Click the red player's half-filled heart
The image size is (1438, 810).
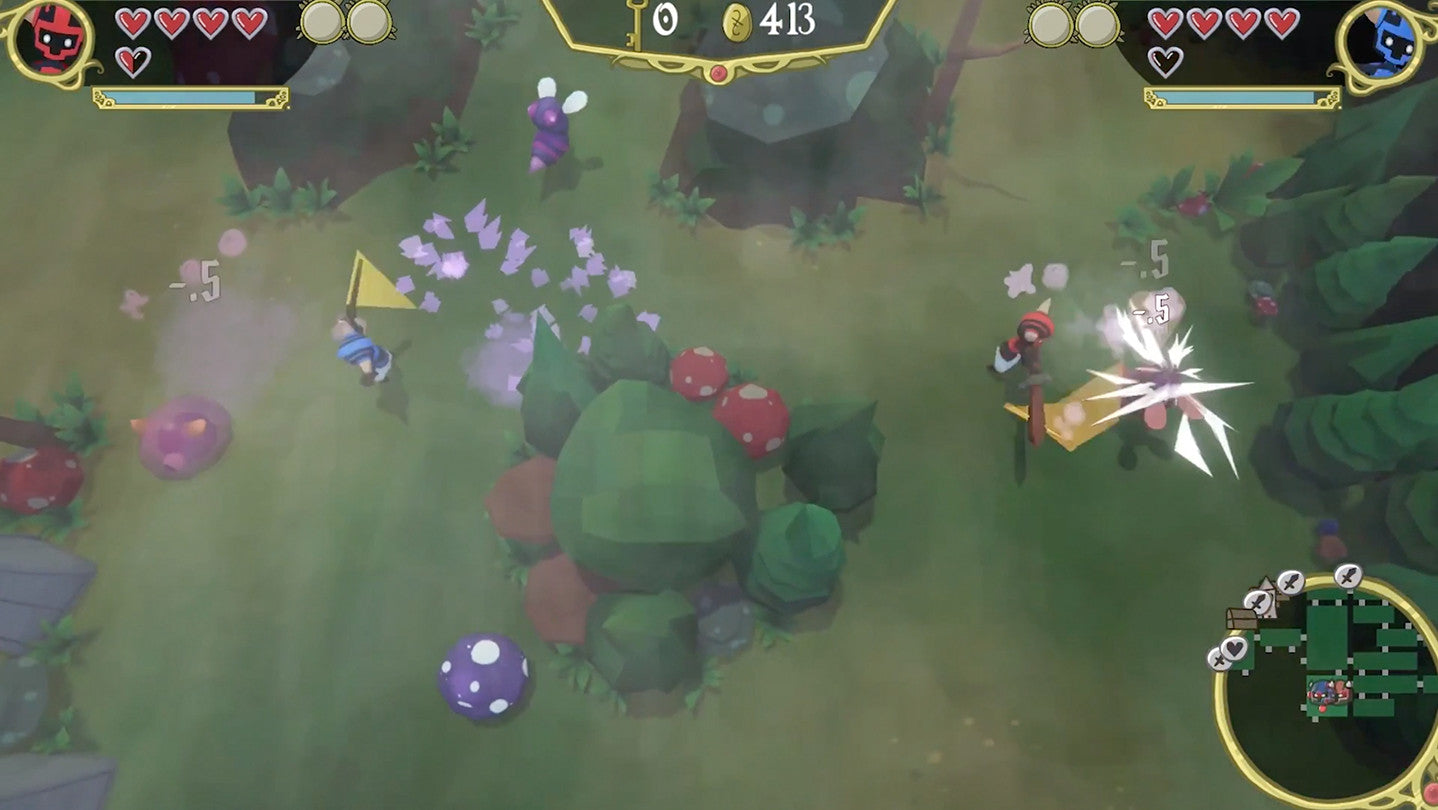pyautogui.click(x=133, y=61)
